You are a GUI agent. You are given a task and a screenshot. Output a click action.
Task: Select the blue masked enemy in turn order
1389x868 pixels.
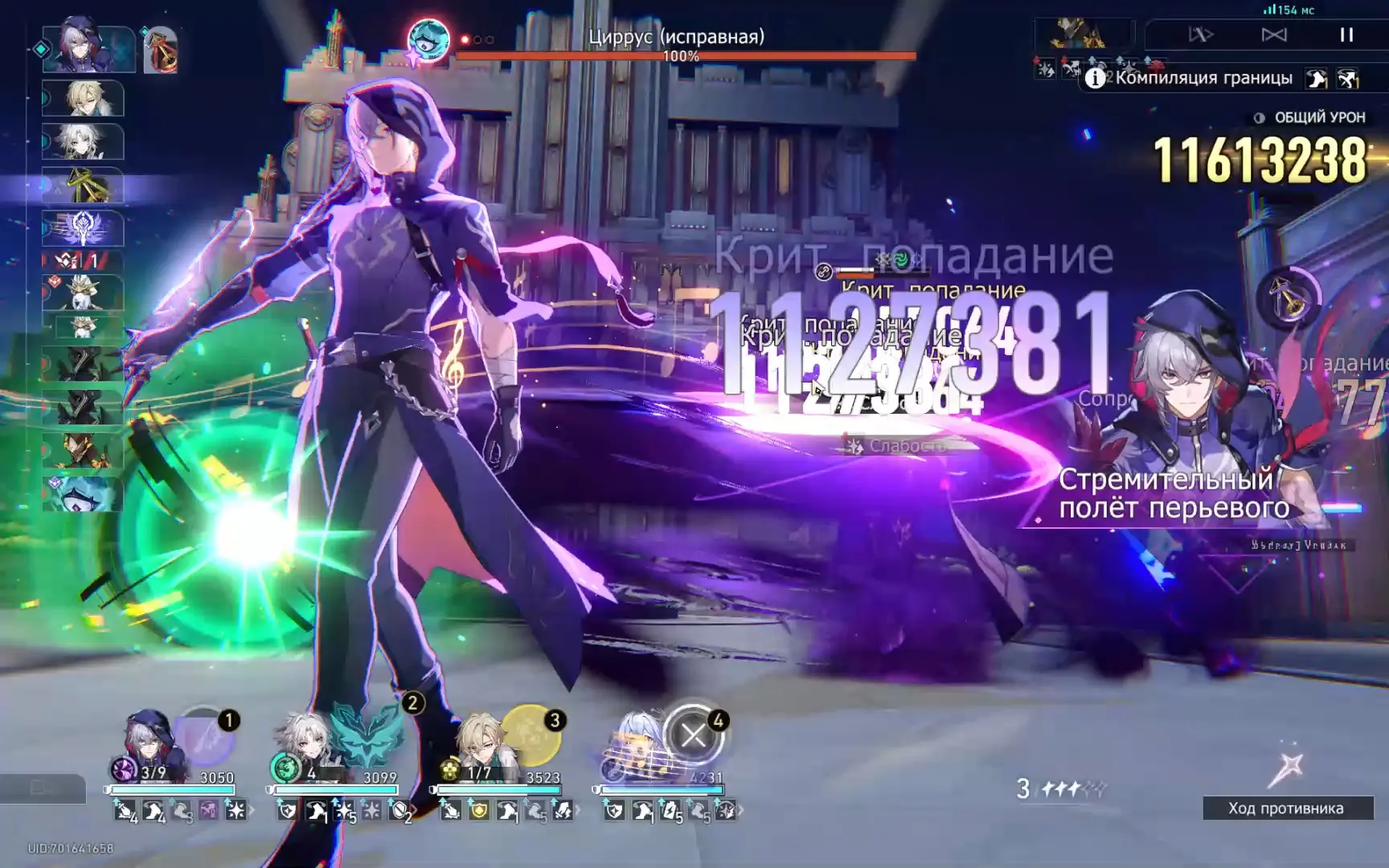coord(83,494)
